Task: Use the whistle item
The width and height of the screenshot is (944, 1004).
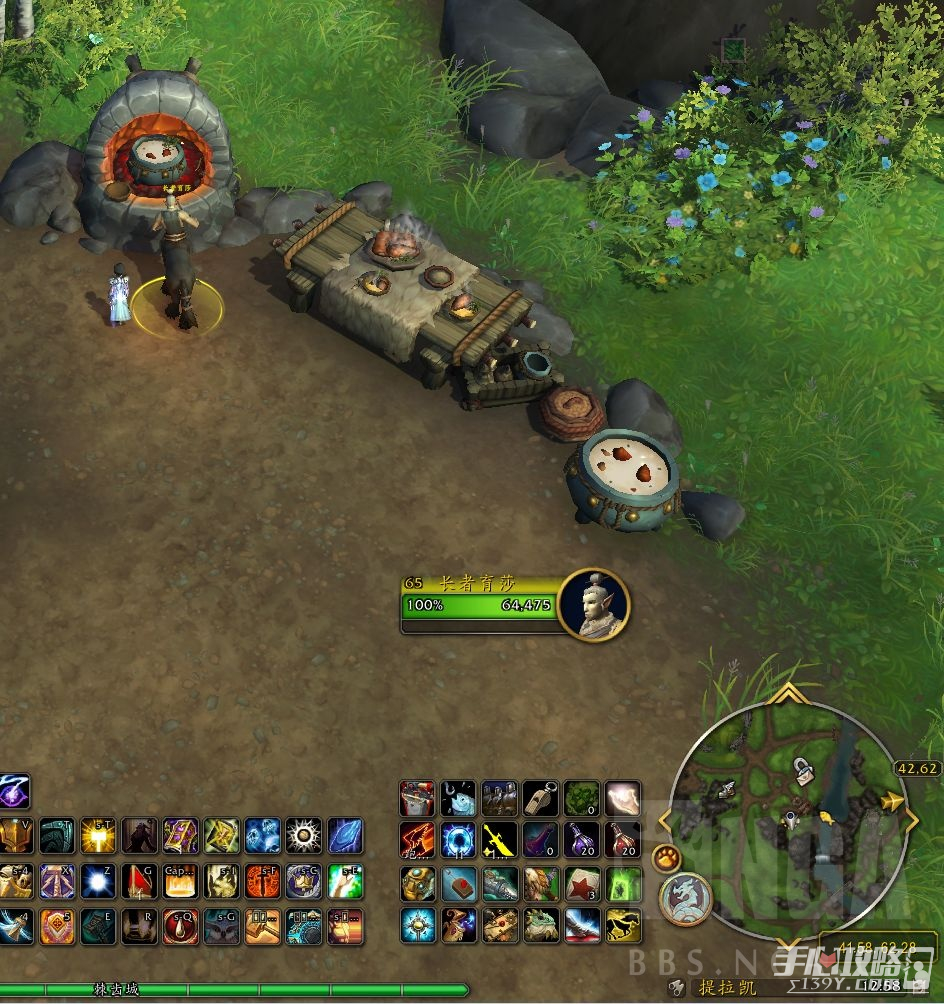Action: coord(541,799)
